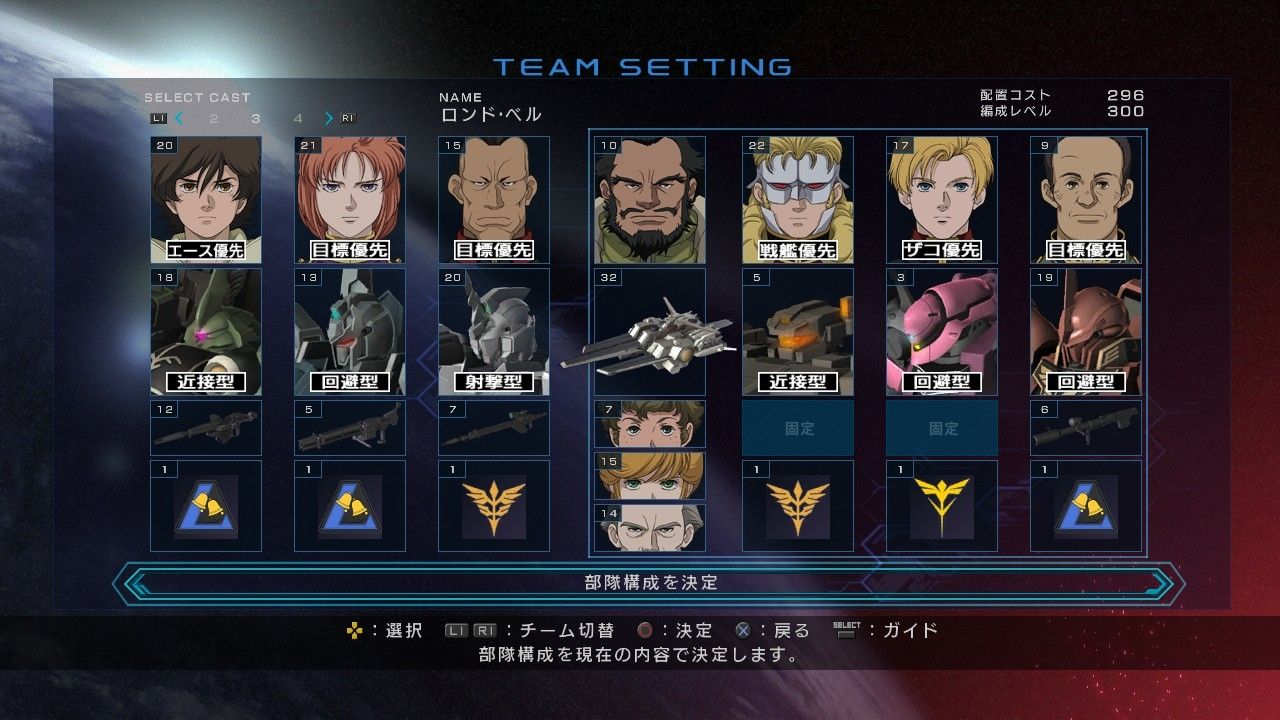
Task: Switch to cast team 4
Action: click(x=298, y=118)
